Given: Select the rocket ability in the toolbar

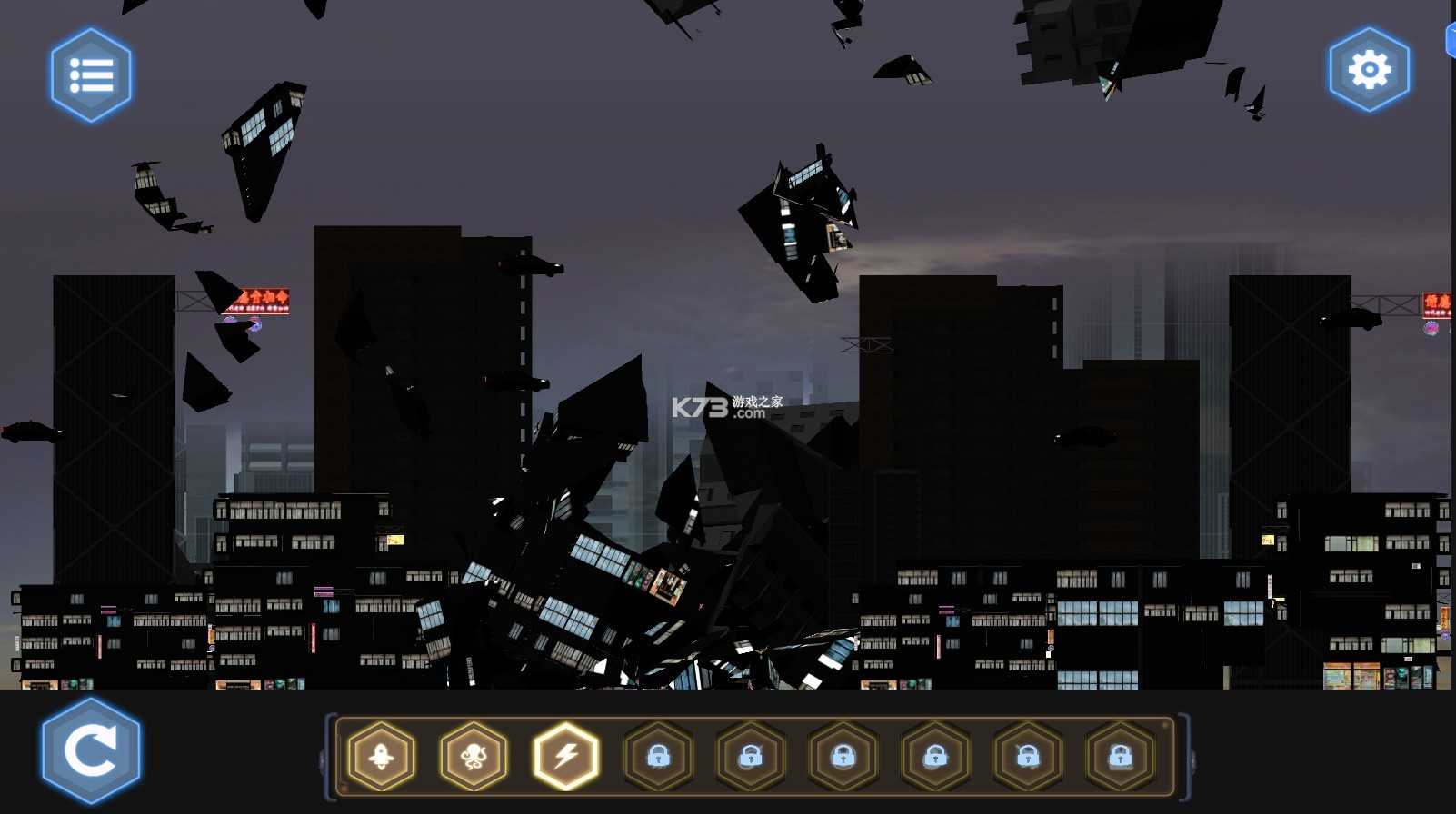Looking at the screenshot, I should tap(380, 757).
